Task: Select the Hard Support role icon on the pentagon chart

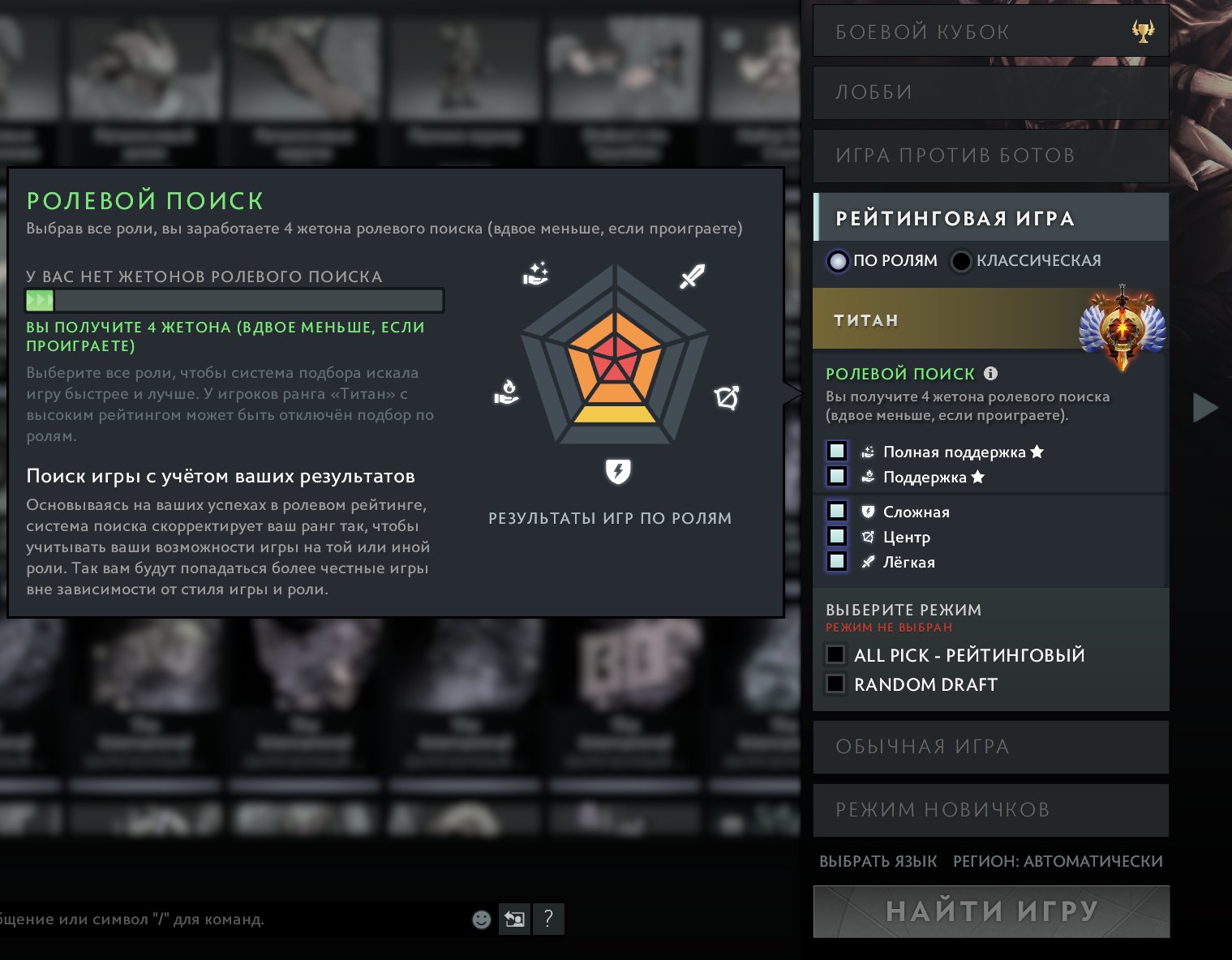Action: pyautogui.click(x=537, y=273)
